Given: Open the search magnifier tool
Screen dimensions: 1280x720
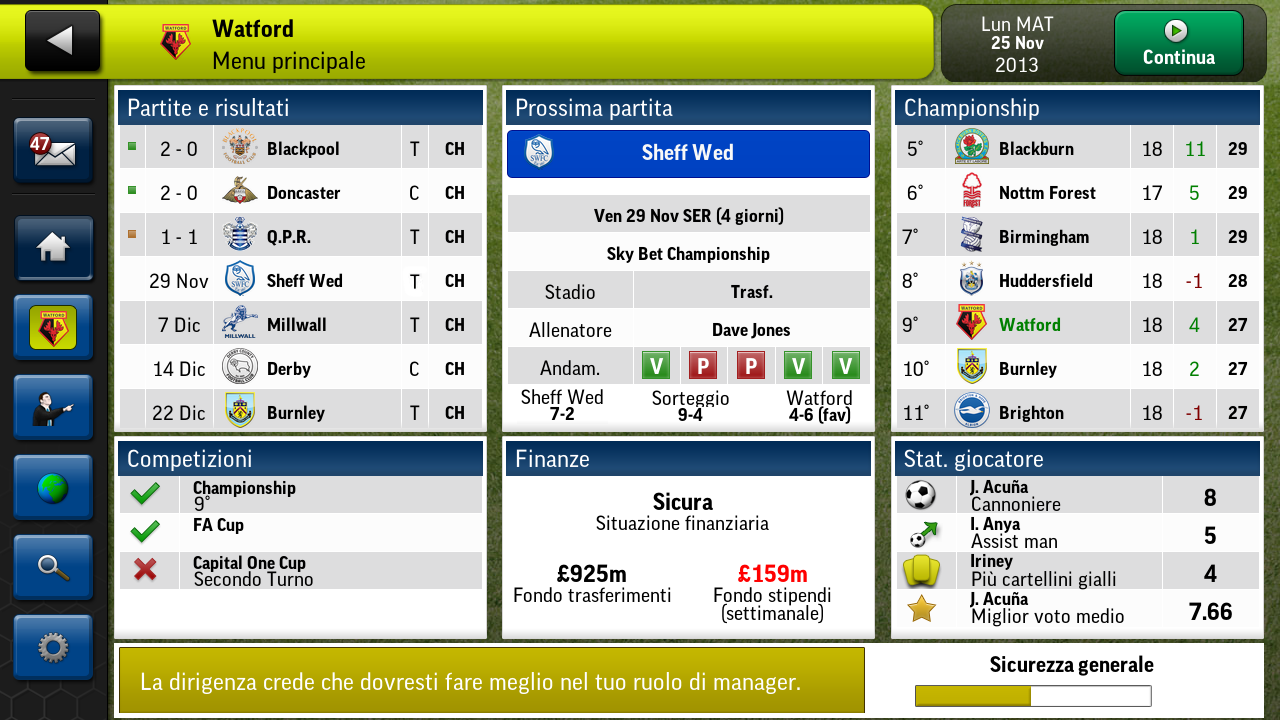Looking at the screenshot, I should click(53, 567).
